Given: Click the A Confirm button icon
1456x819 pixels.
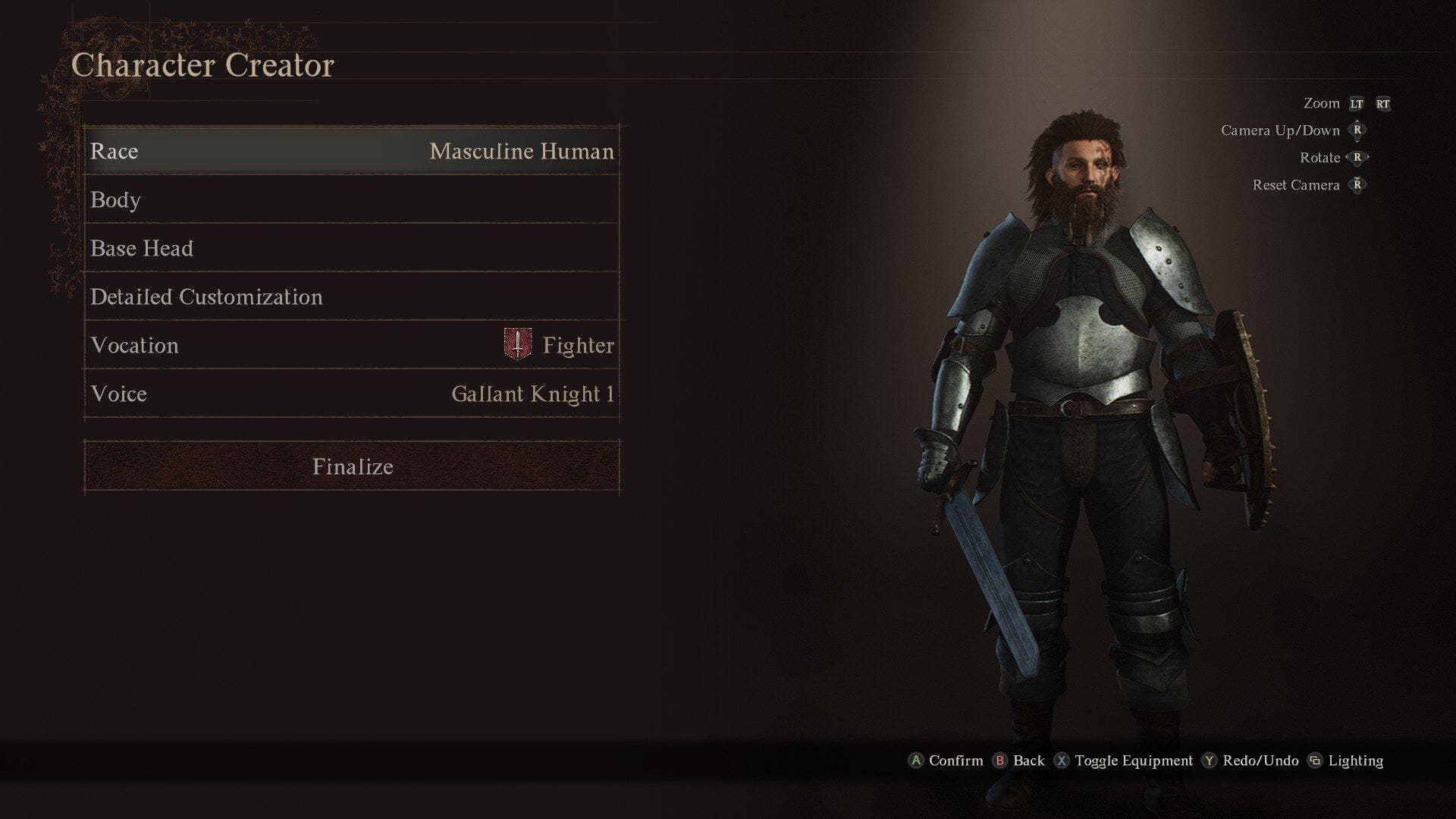Looking at the screenshot, I should (x=917, y=760).
